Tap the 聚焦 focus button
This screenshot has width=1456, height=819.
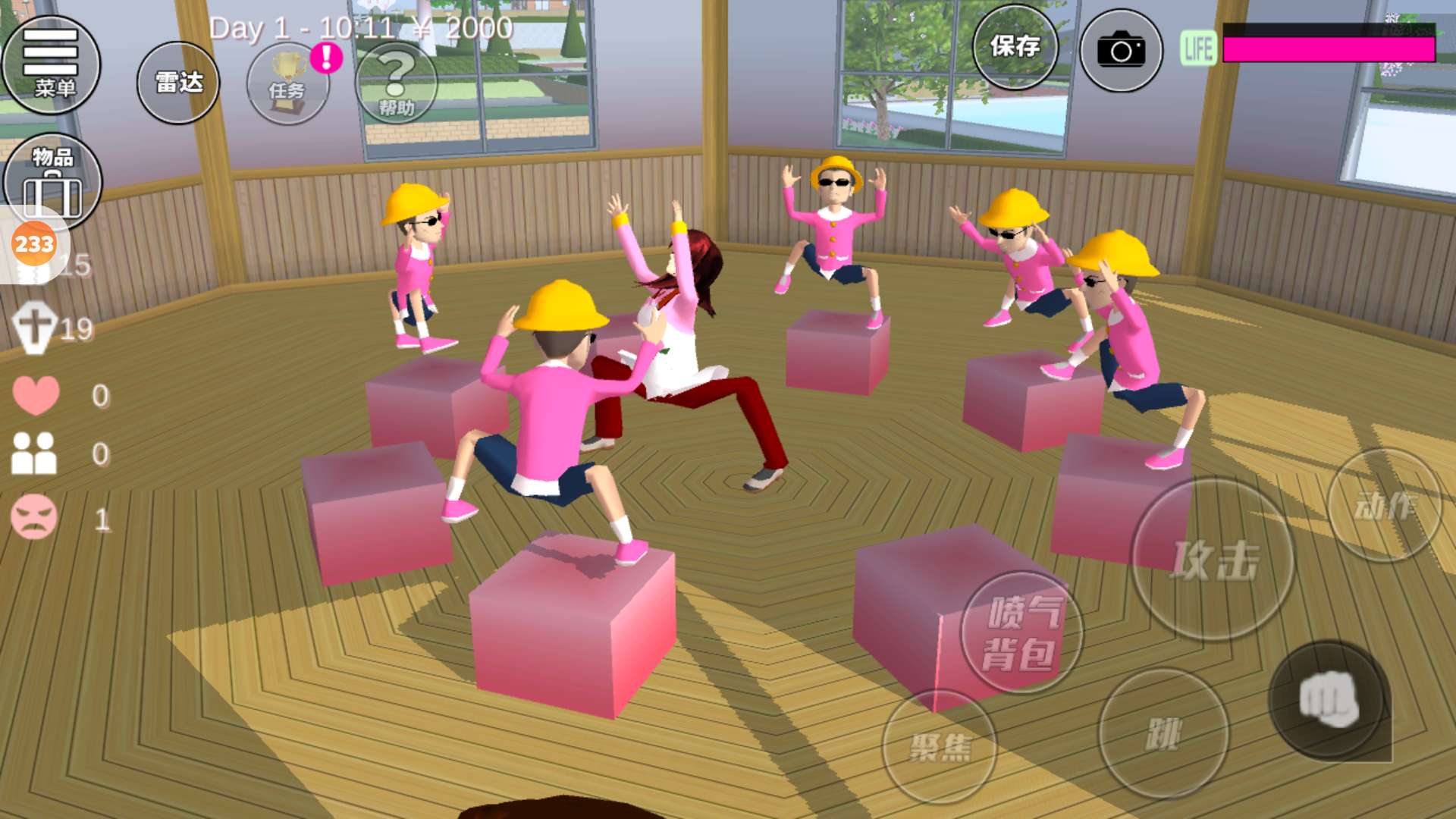click(940, 747)
